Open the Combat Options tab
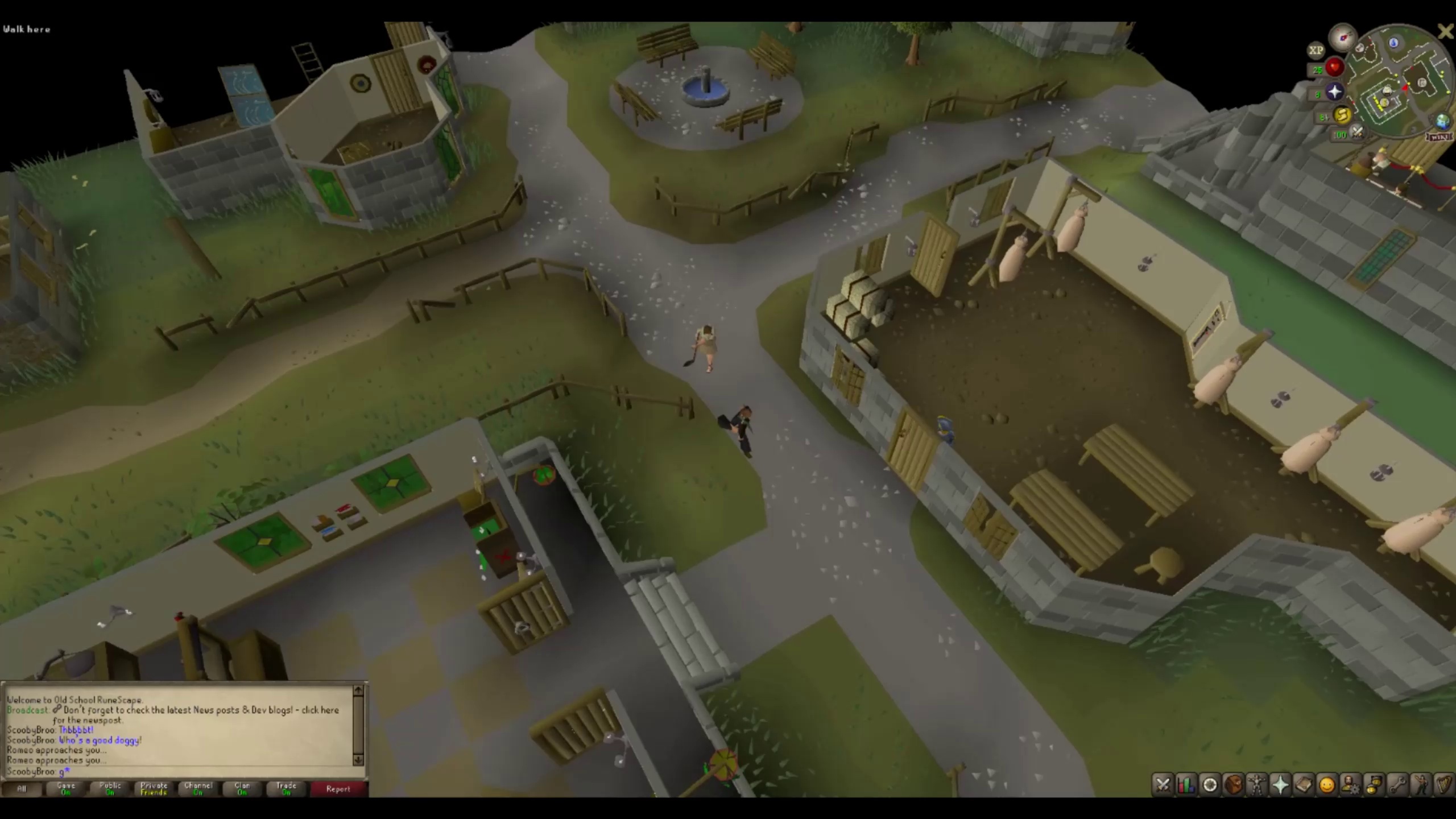The width and height of the screenshot is (1456, 819). click(1163, 785)
